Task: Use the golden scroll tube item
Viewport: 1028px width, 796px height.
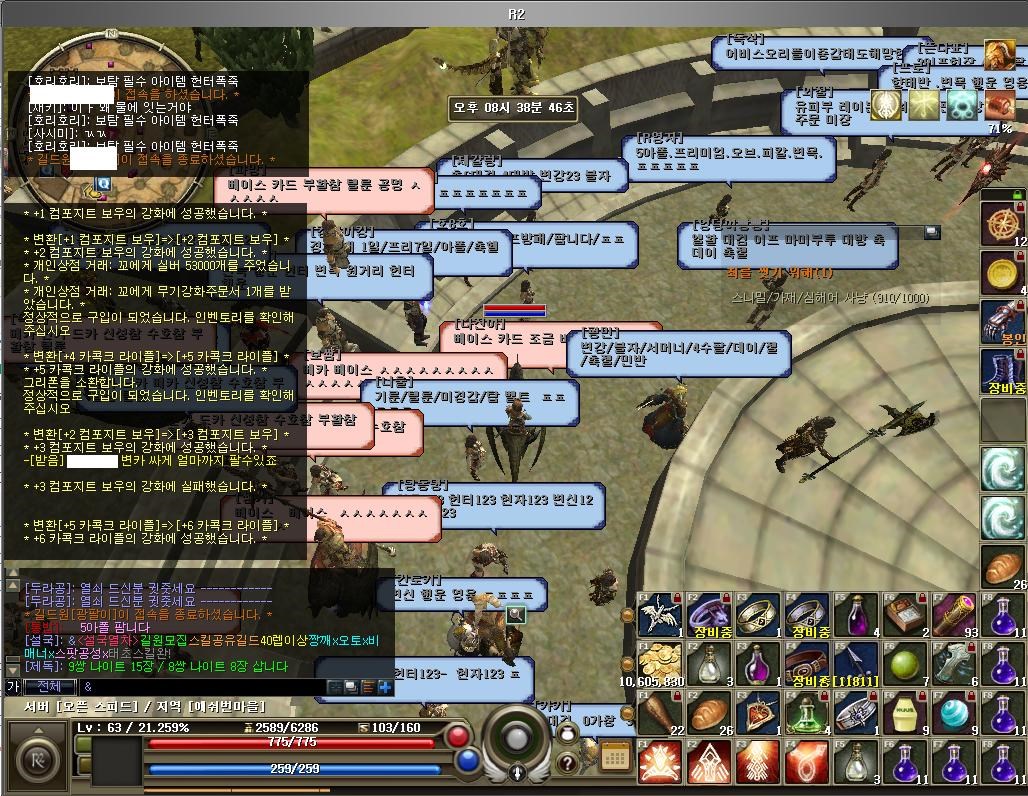Action: click(x=954, y=615)
